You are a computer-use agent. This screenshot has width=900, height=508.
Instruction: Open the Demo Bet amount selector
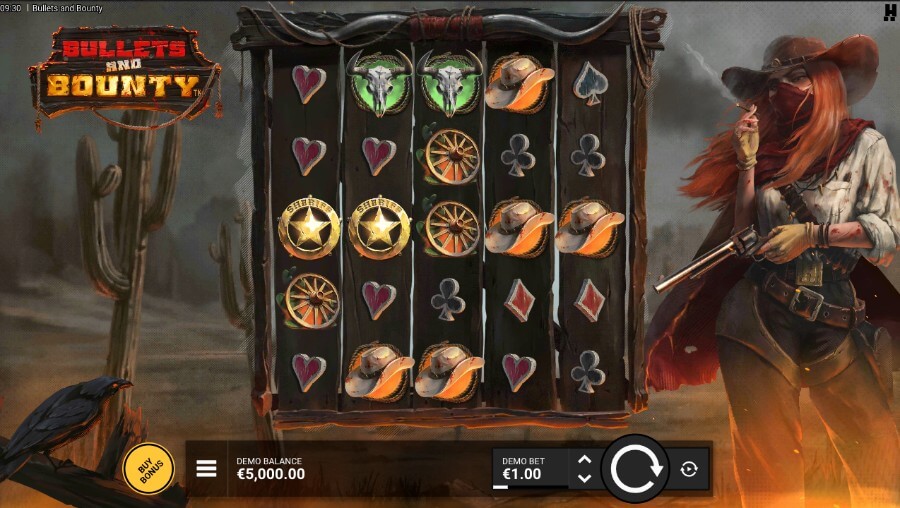530,469
